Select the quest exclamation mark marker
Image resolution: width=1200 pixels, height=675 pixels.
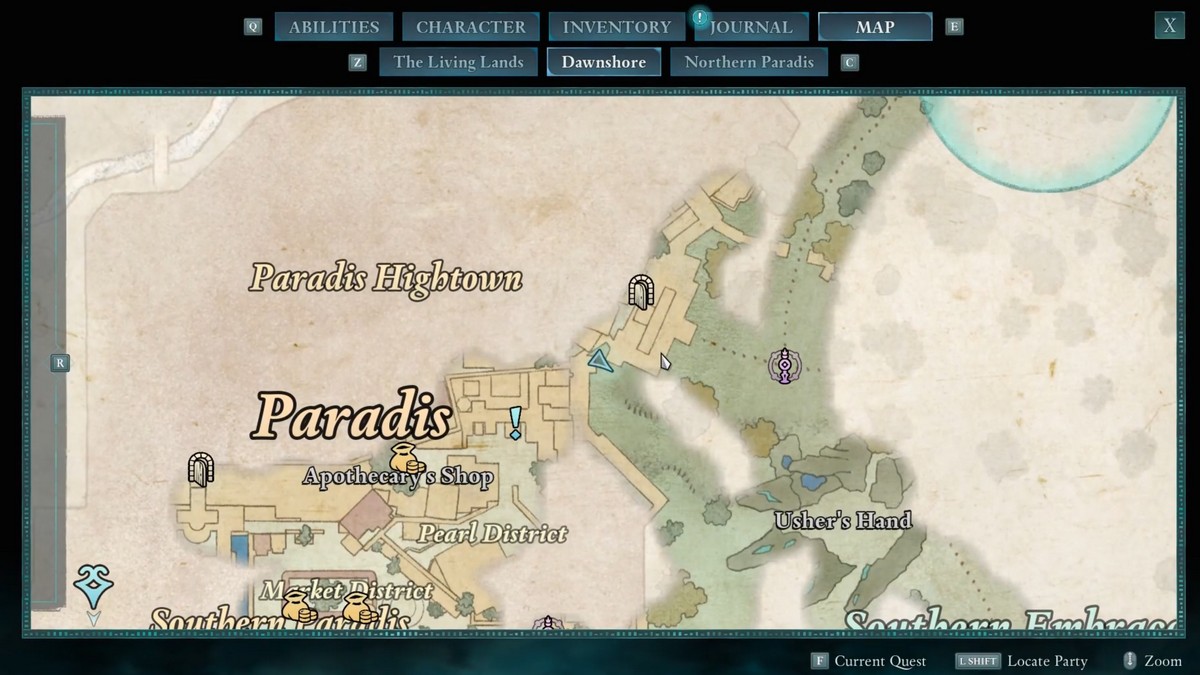515,423
